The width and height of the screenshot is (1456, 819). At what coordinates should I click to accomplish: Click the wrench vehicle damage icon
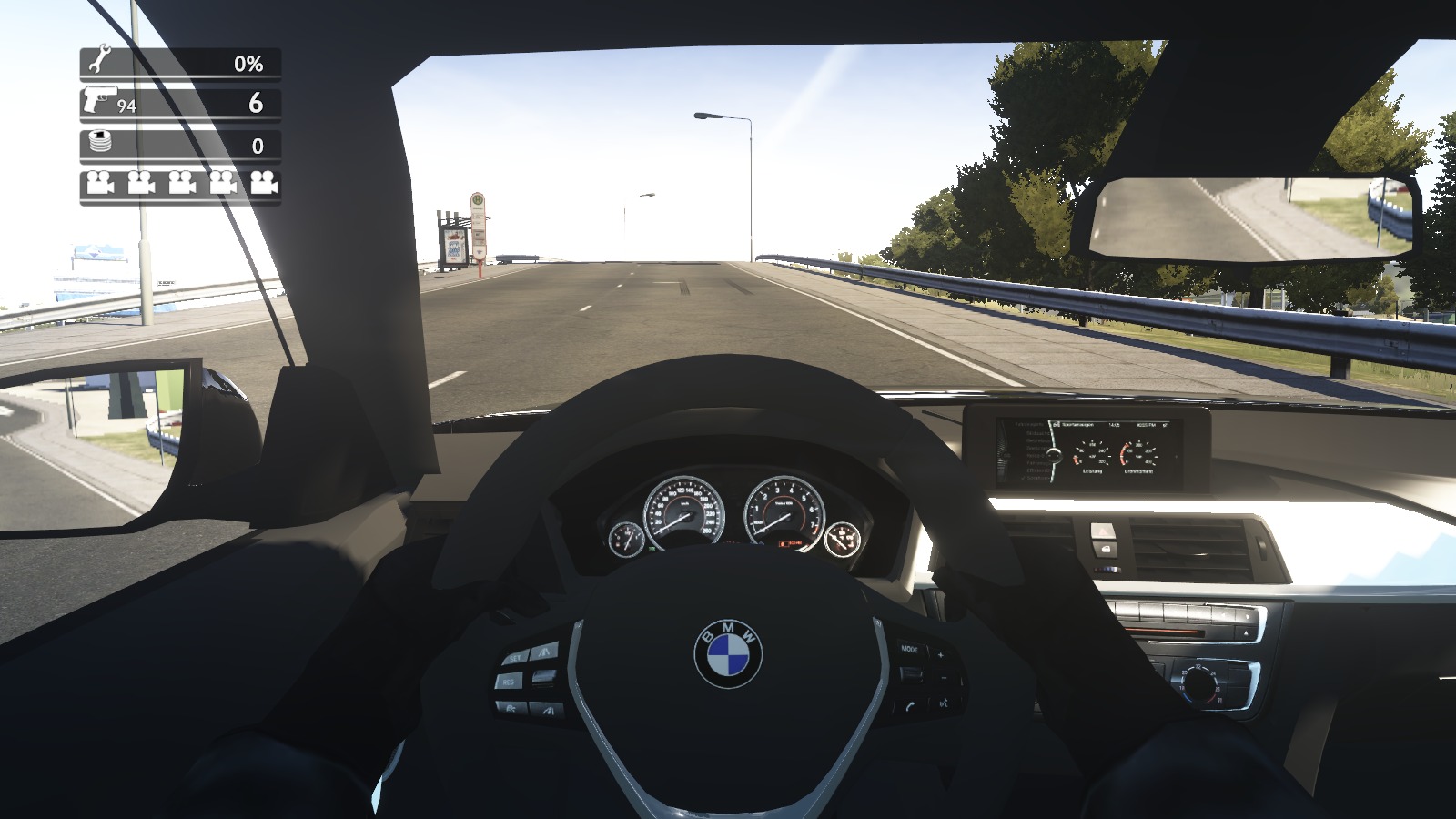click(x=98, y=62)
